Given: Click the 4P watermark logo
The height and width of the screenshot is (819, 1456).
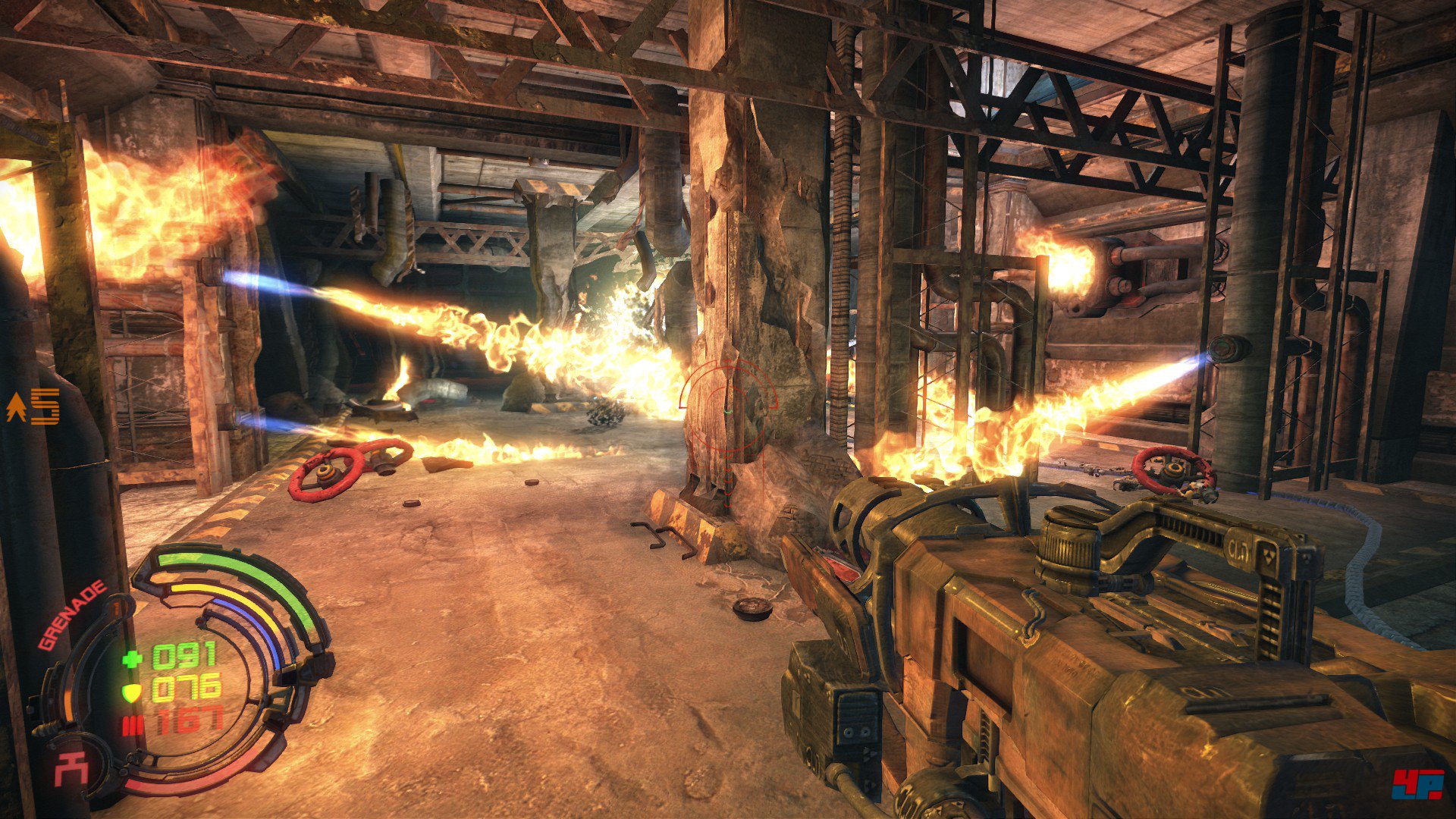Looking at the screenshot, I should pos(1416,785).
